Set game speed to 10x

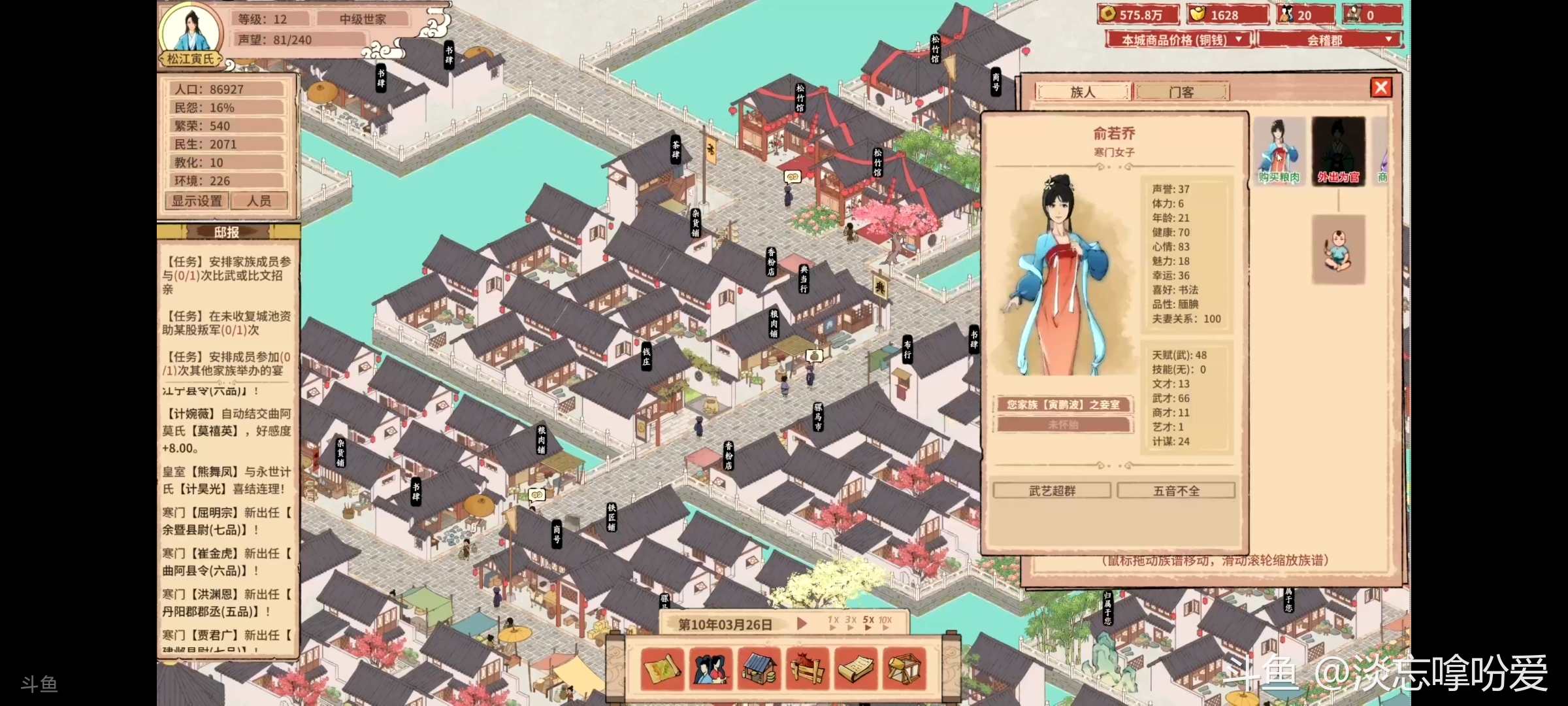(885, 622)
